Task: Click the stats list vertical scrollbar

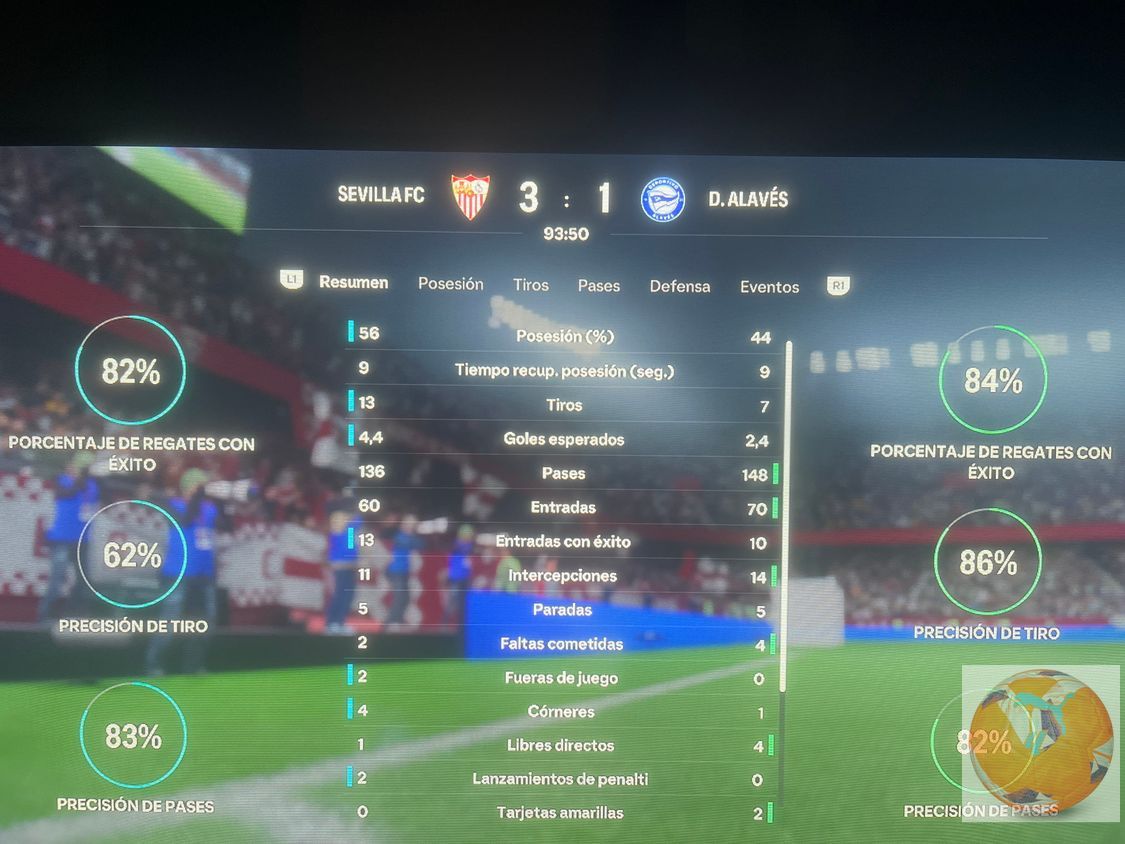Action: [x=787, y=515]
